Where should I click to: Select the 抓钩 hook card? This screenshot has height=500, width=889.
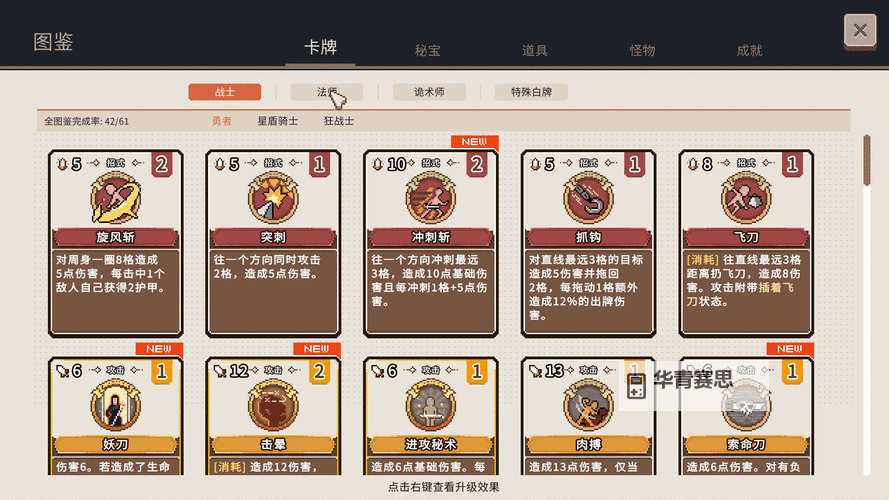point(589,243)
